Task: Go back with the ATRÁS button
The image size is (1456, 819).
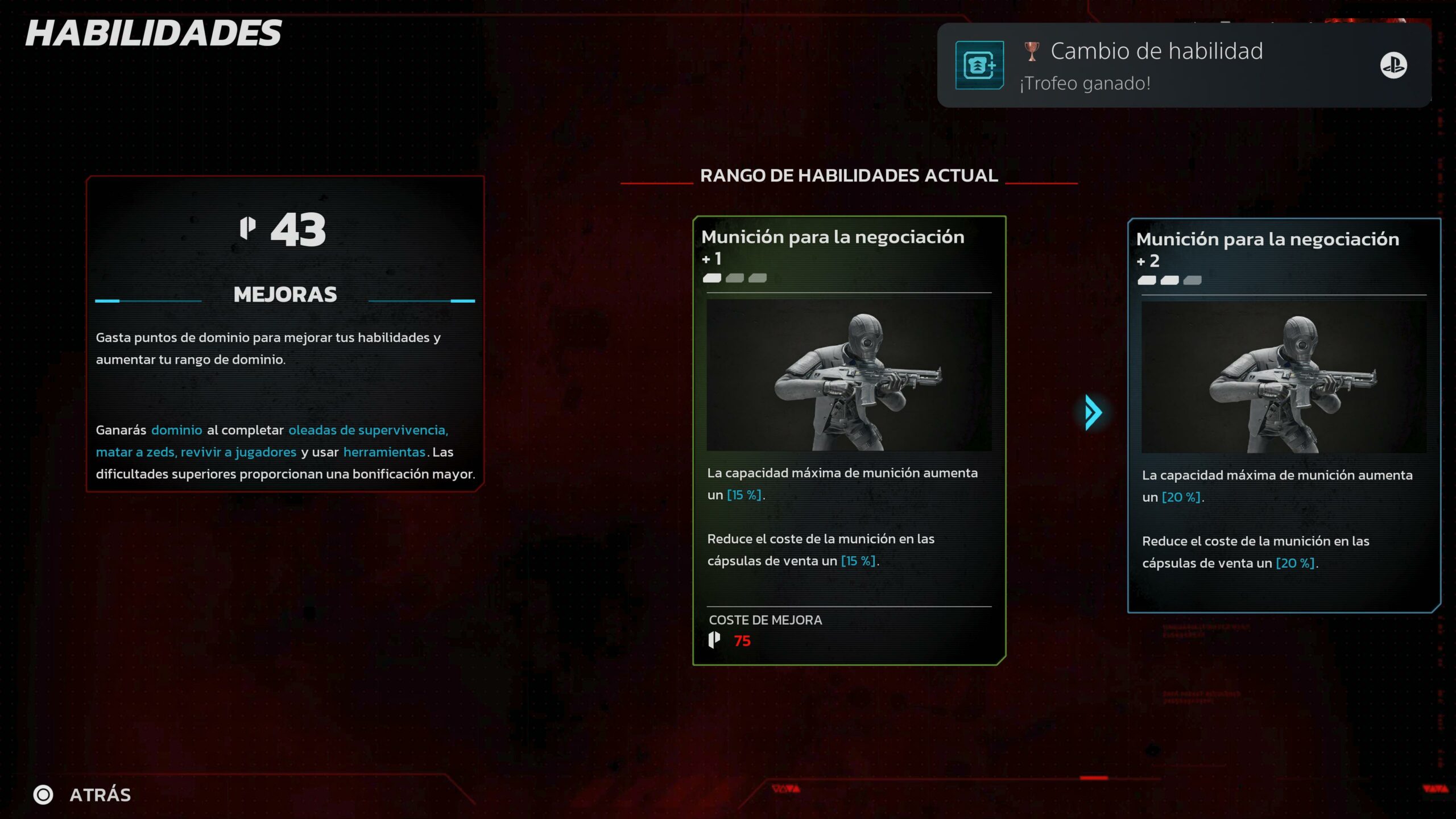Action: pyautogui.click(x=82, y=795)
